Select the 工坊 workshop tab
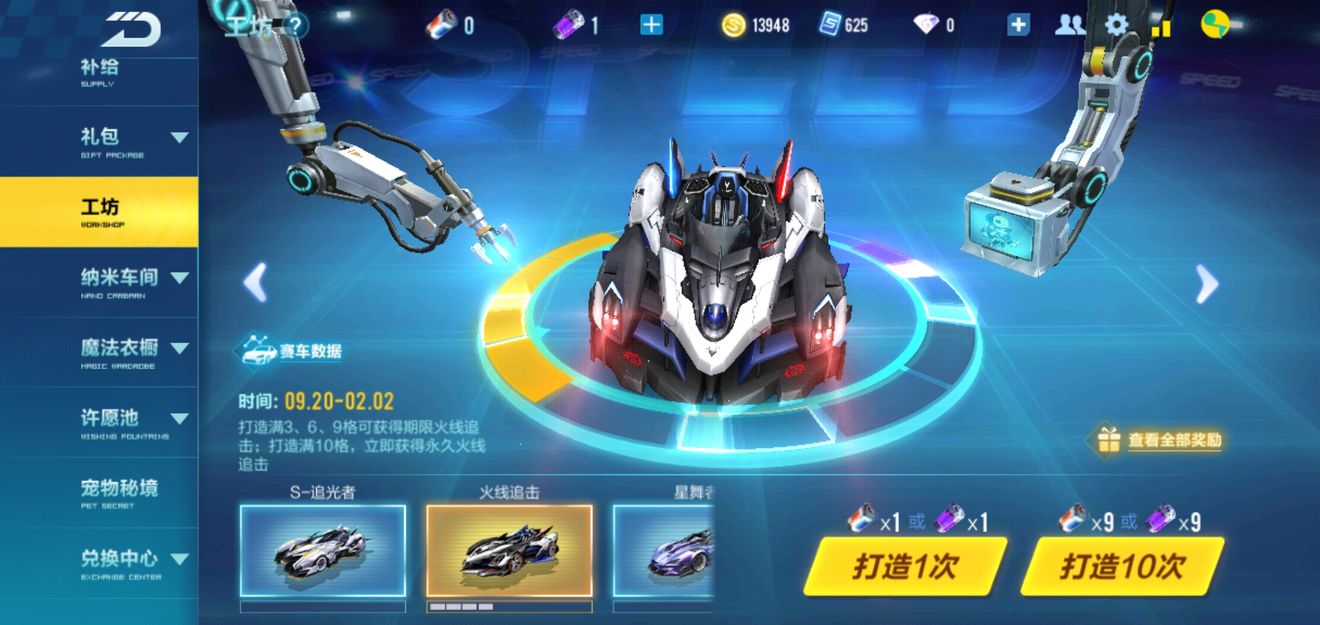Image resolution: width=1320 pixels, height=625 pixels. coord(98,211)
